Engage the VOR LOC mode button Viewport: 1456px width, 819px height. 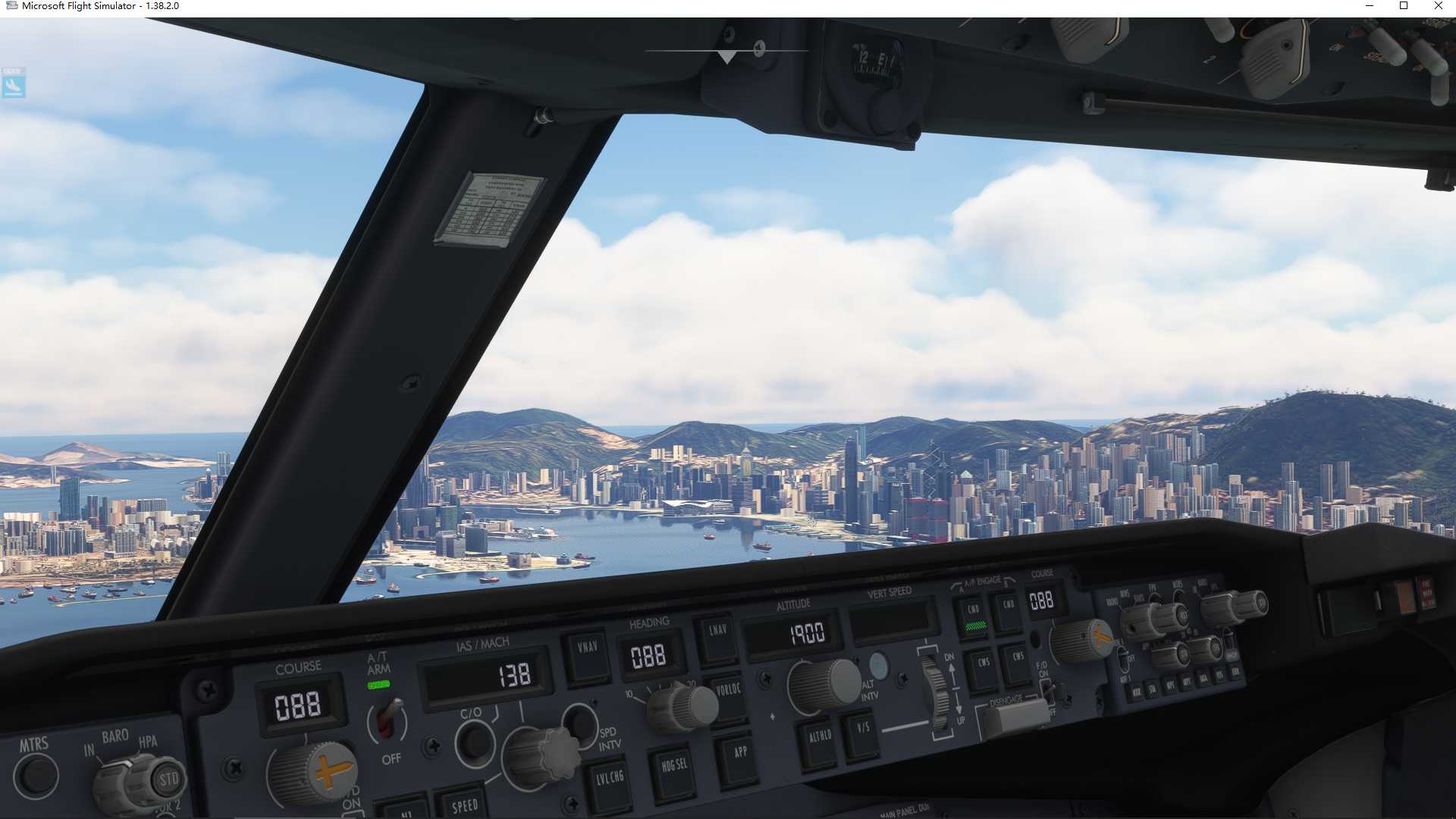(x=729, y=691)
